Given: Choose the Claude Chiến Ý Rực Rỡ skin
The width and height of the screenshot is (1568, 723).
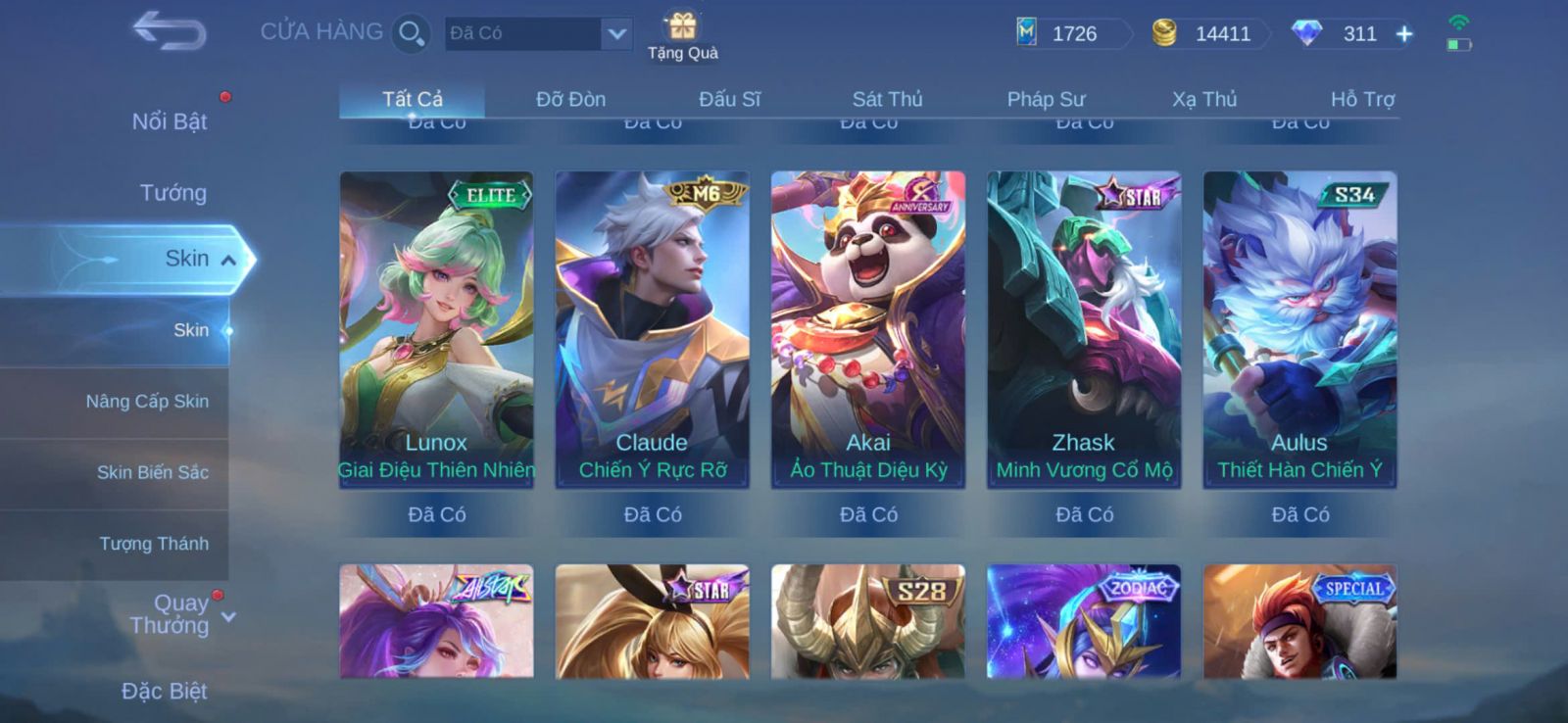Looking at the screenshot, I should coord(653,329).
